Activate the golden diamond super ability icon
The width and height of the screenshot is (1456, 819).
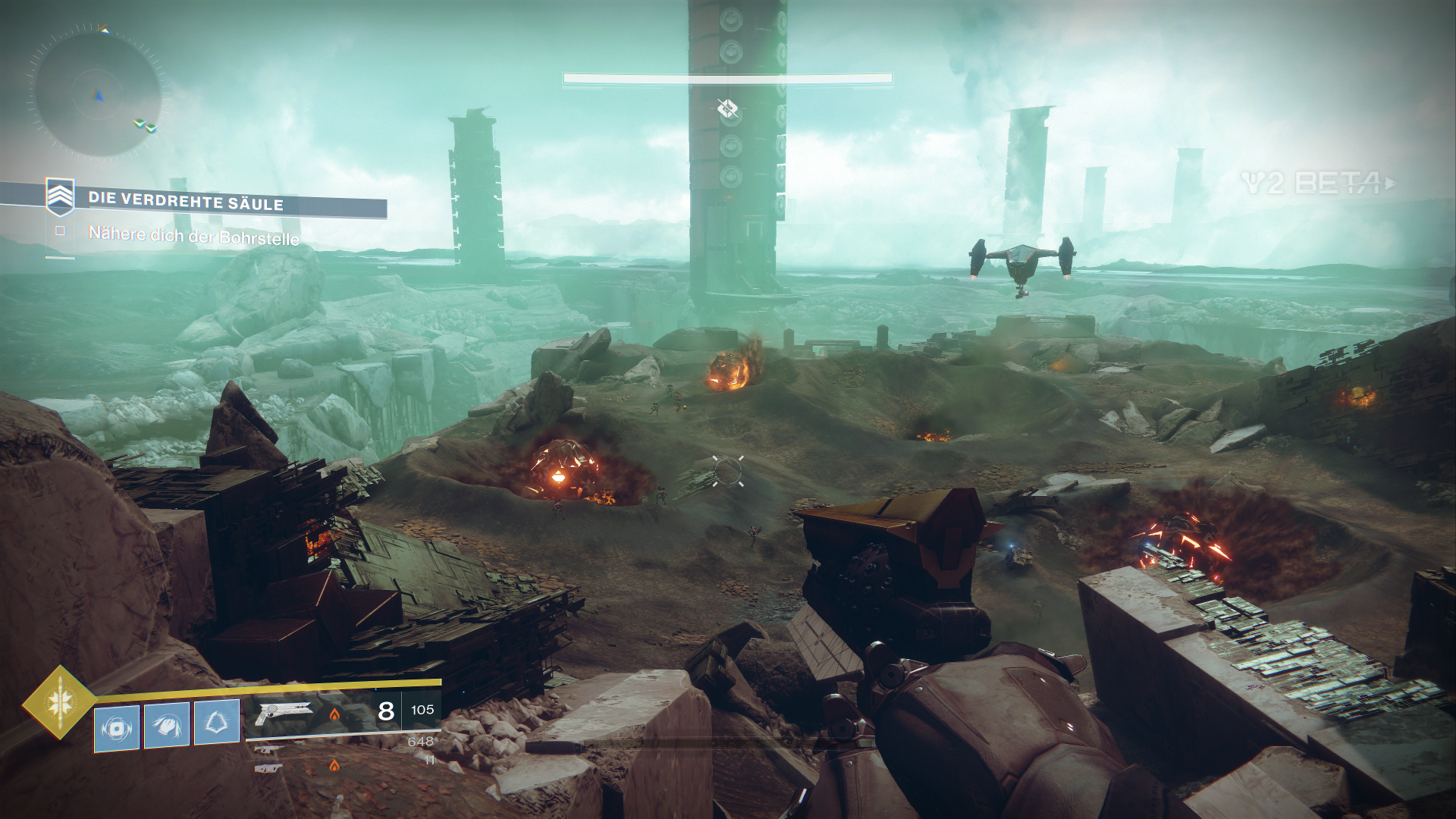click(x=59, y=702)
